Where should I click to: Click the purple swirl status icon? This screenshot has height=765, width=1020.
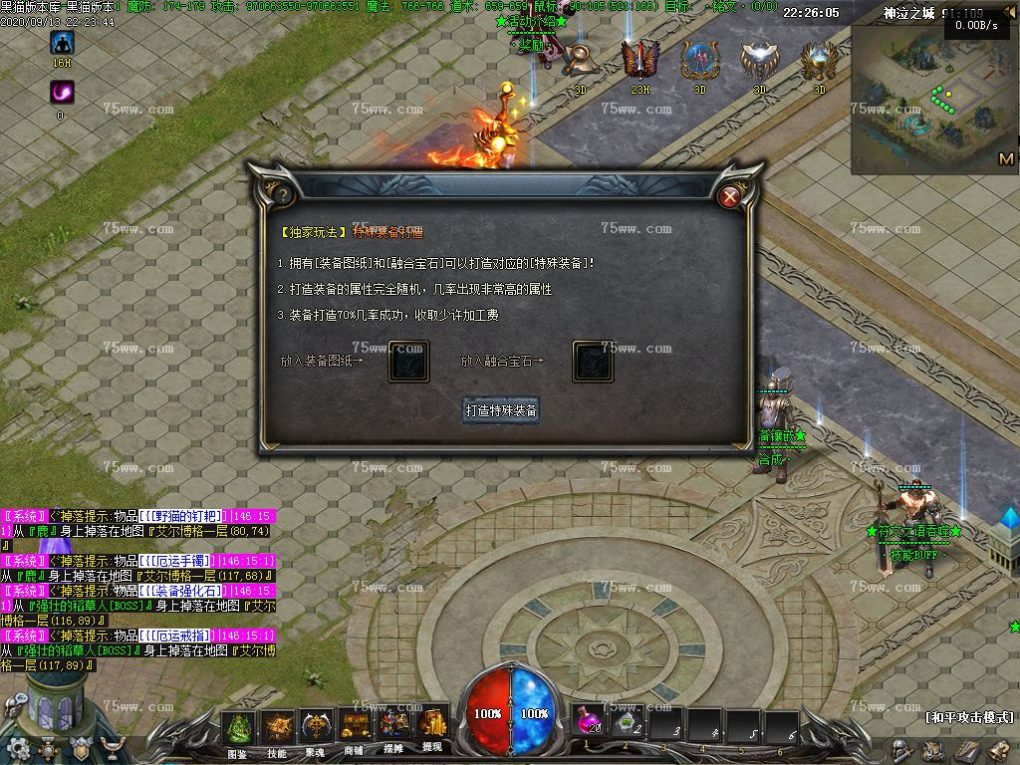coord(62,92)
